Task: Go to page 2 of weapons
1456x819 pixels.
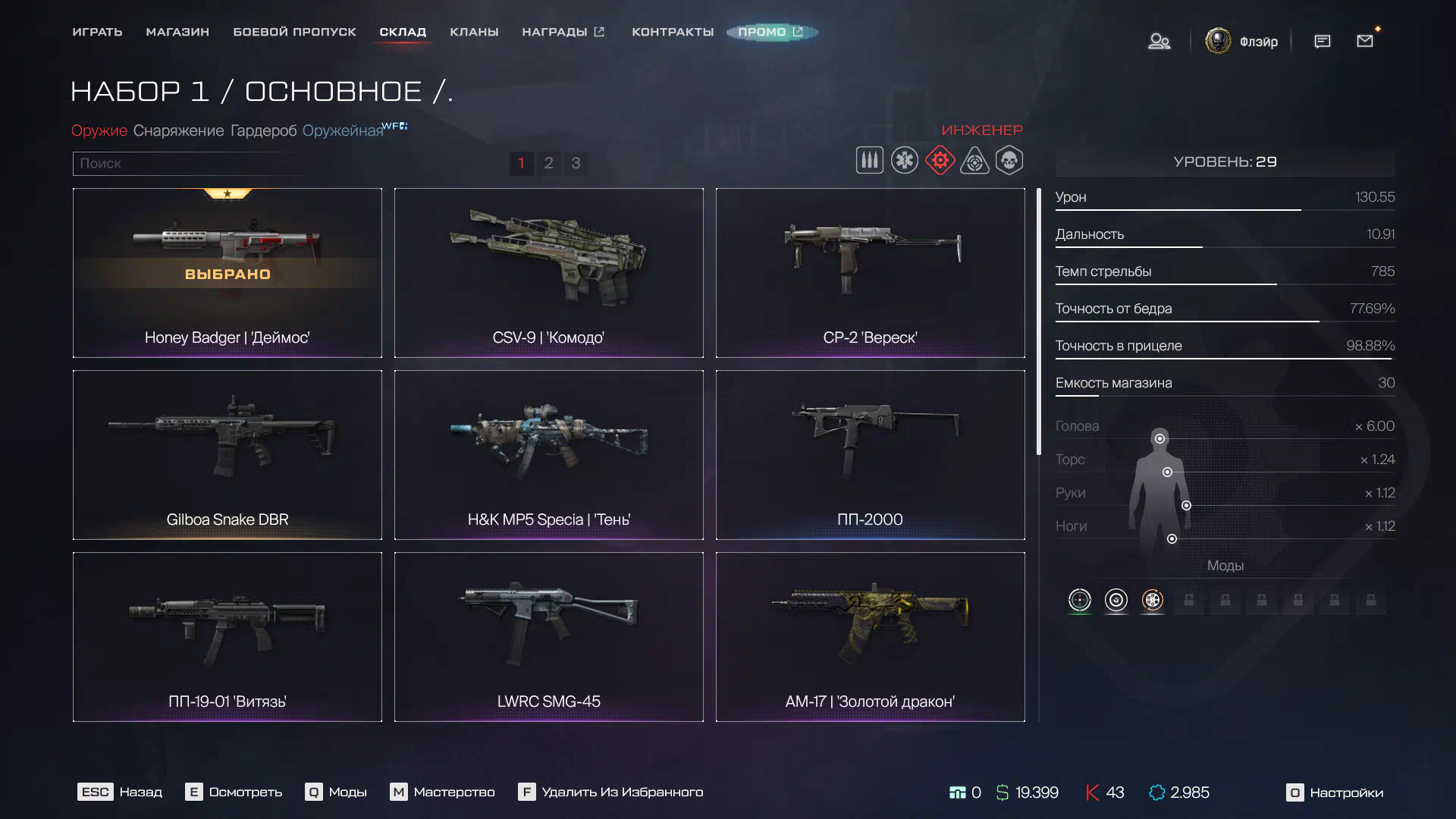Action: tap(548, 163)
